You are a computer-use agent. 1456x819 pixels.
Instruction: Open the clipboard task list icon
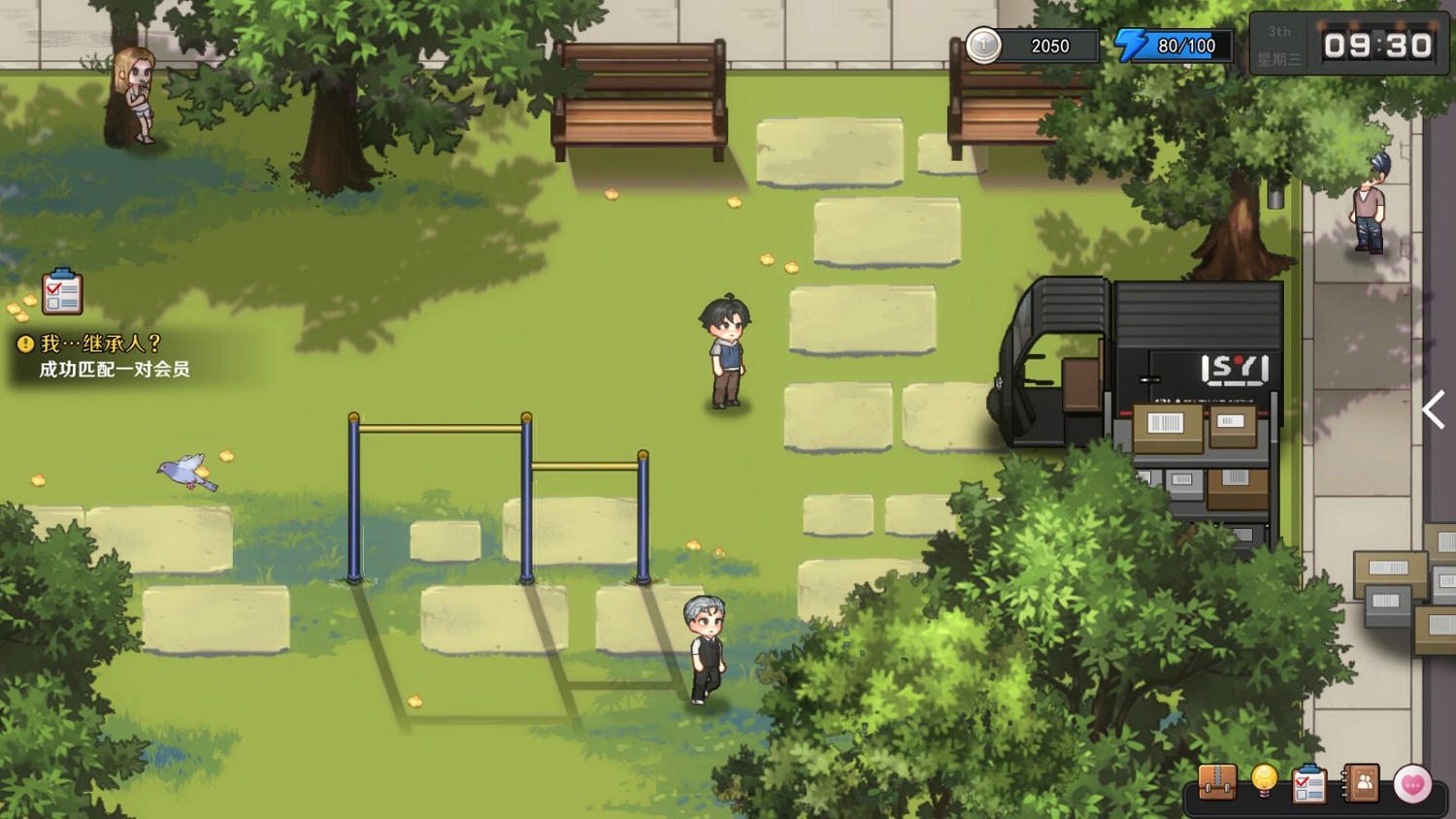coord(1308,781)
